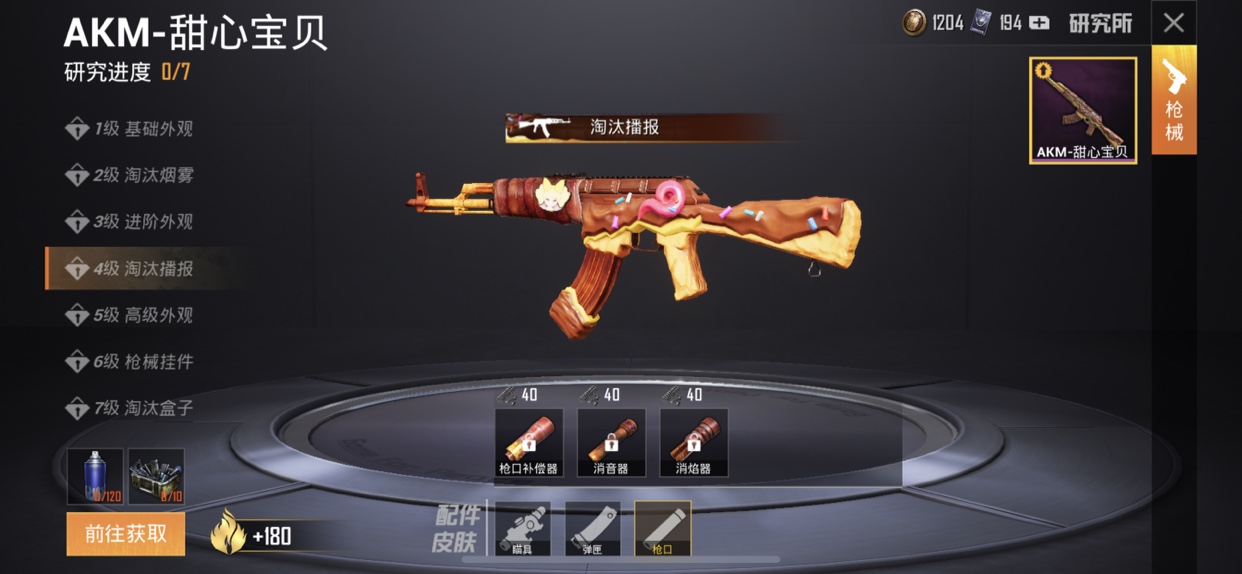1242x574 pixels.
Task: Switch to the 瞄具 scope category
Action: pos(523,529)
